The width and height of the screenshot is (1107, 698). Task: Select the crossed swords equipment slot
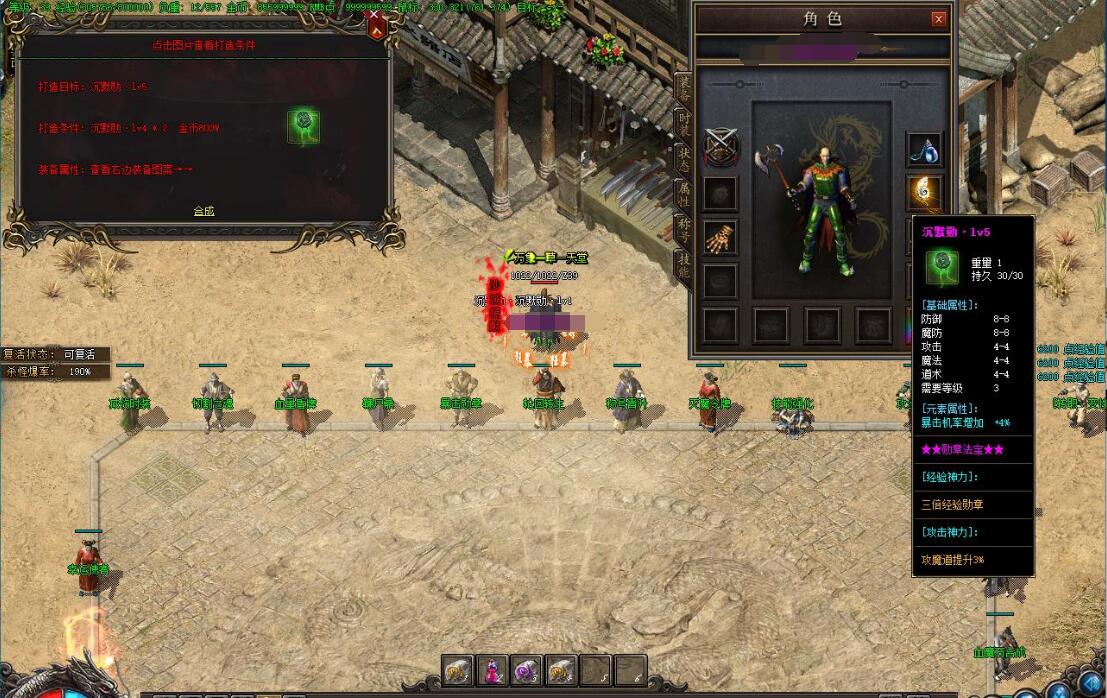(x=720, y=148)
